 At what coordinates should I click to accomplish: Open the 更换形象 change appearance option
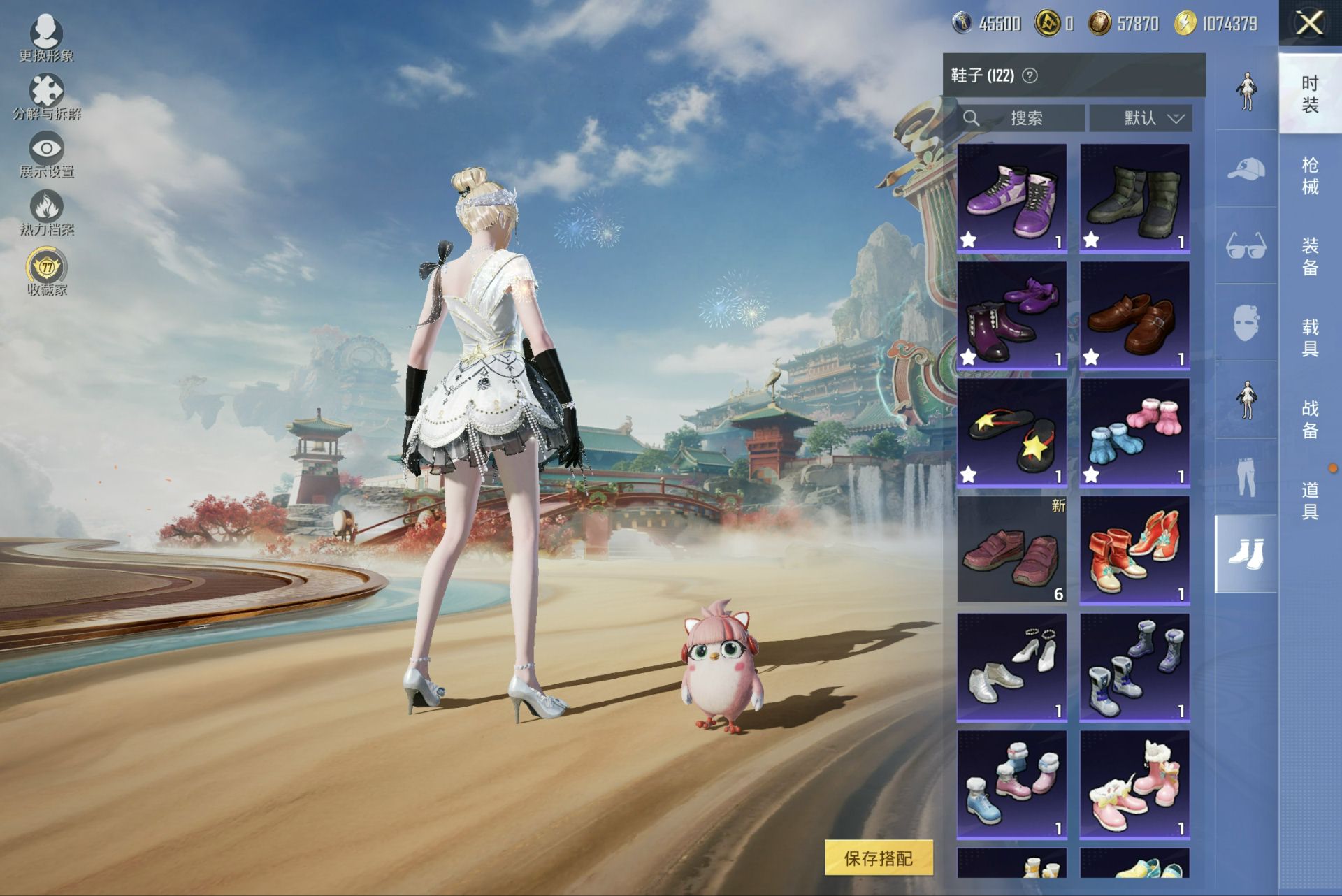pyautogui.click(x=46, y=37)
